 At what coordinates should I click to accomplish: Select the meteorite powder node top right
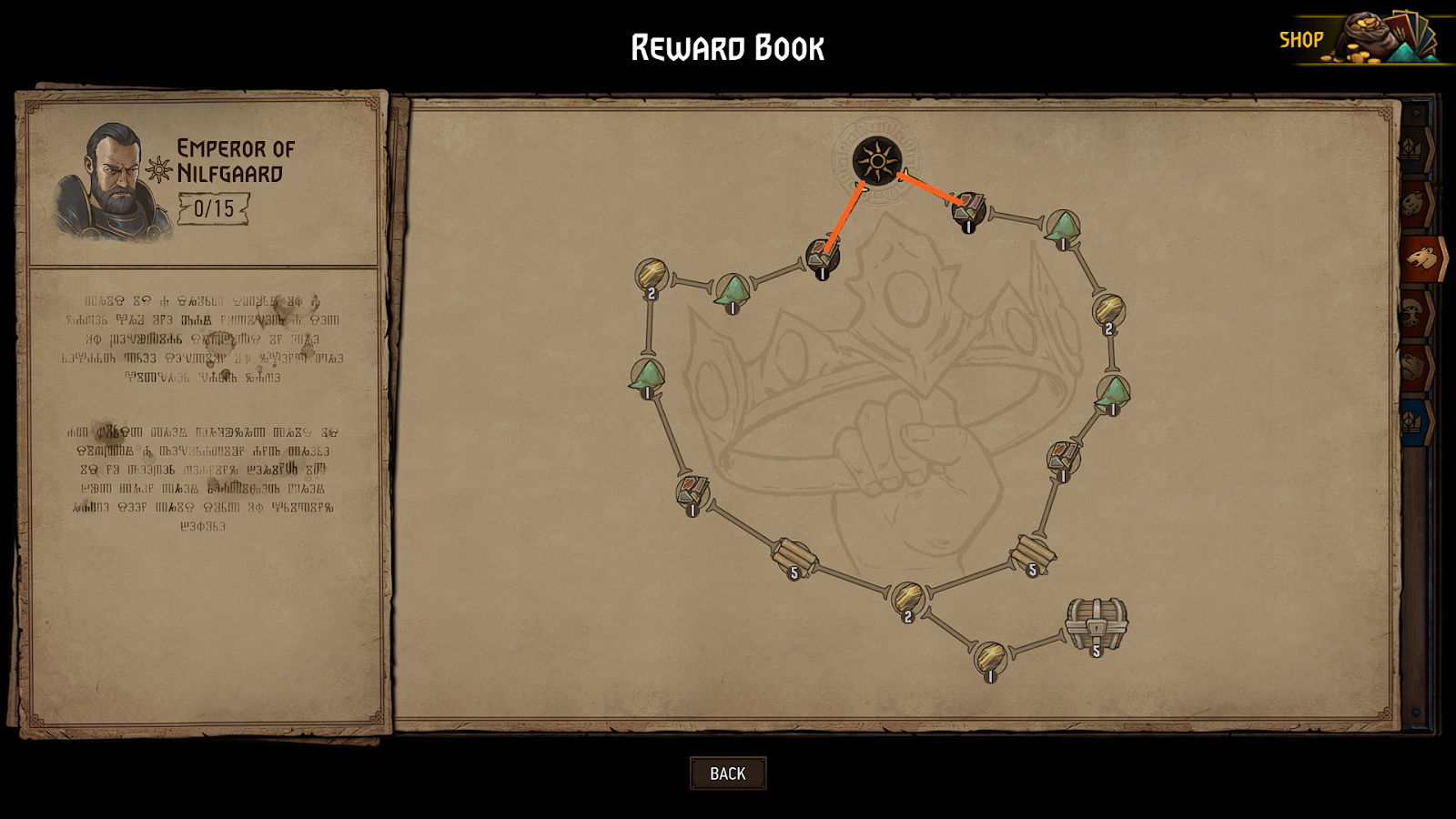click(x=1062, y=227)
